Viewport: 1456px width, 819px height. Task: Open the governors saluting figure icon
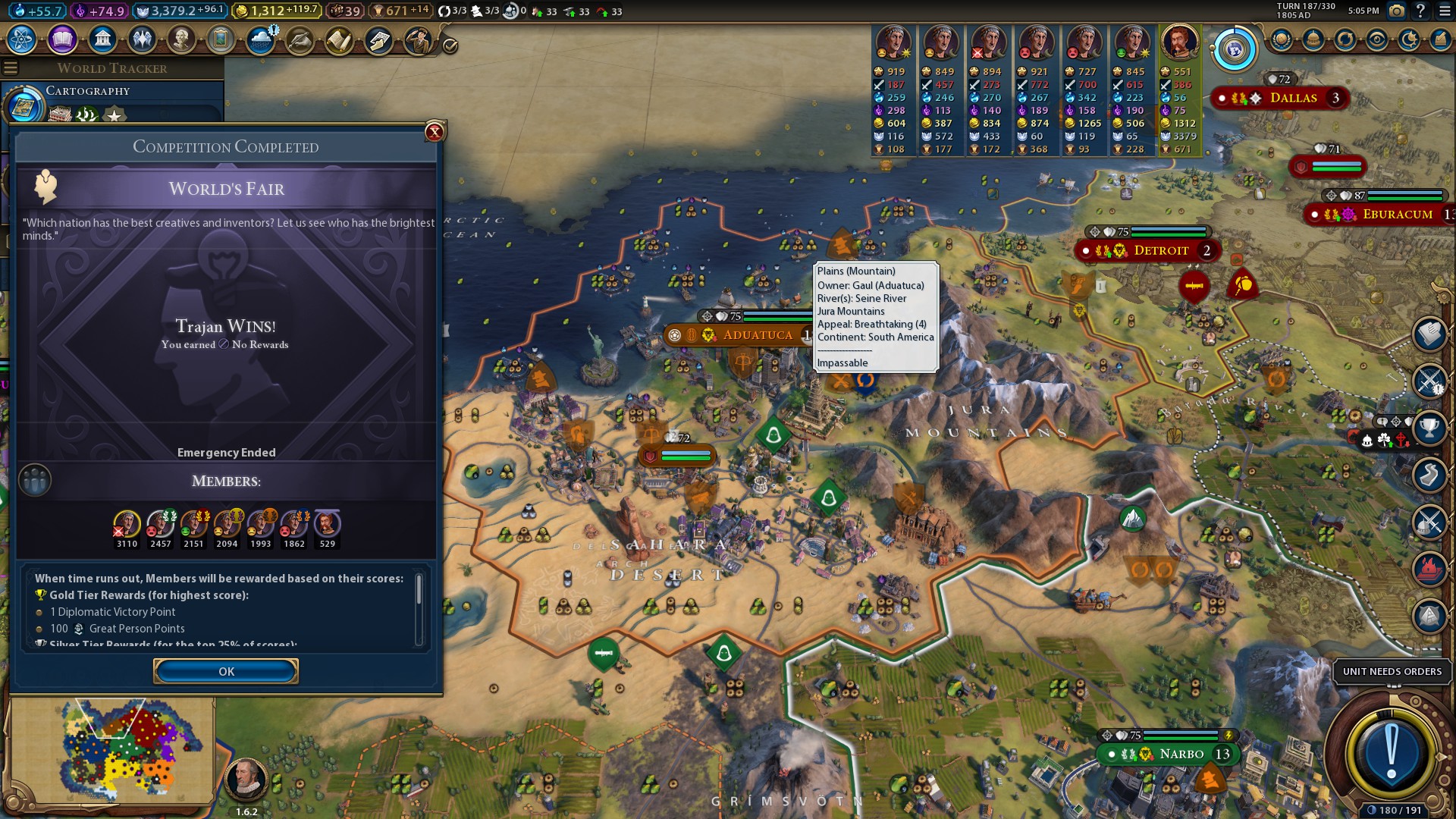coord(418,39)
